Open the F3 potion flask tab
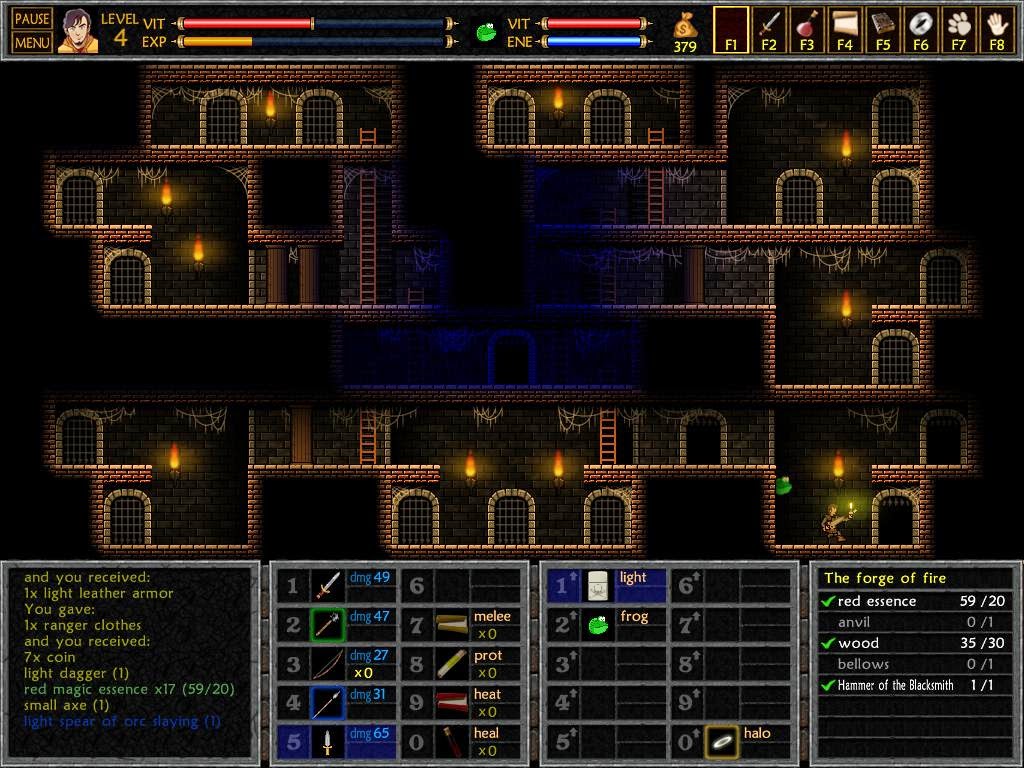The width and height of the screenshot is (1024, 768). click(807, 30)
